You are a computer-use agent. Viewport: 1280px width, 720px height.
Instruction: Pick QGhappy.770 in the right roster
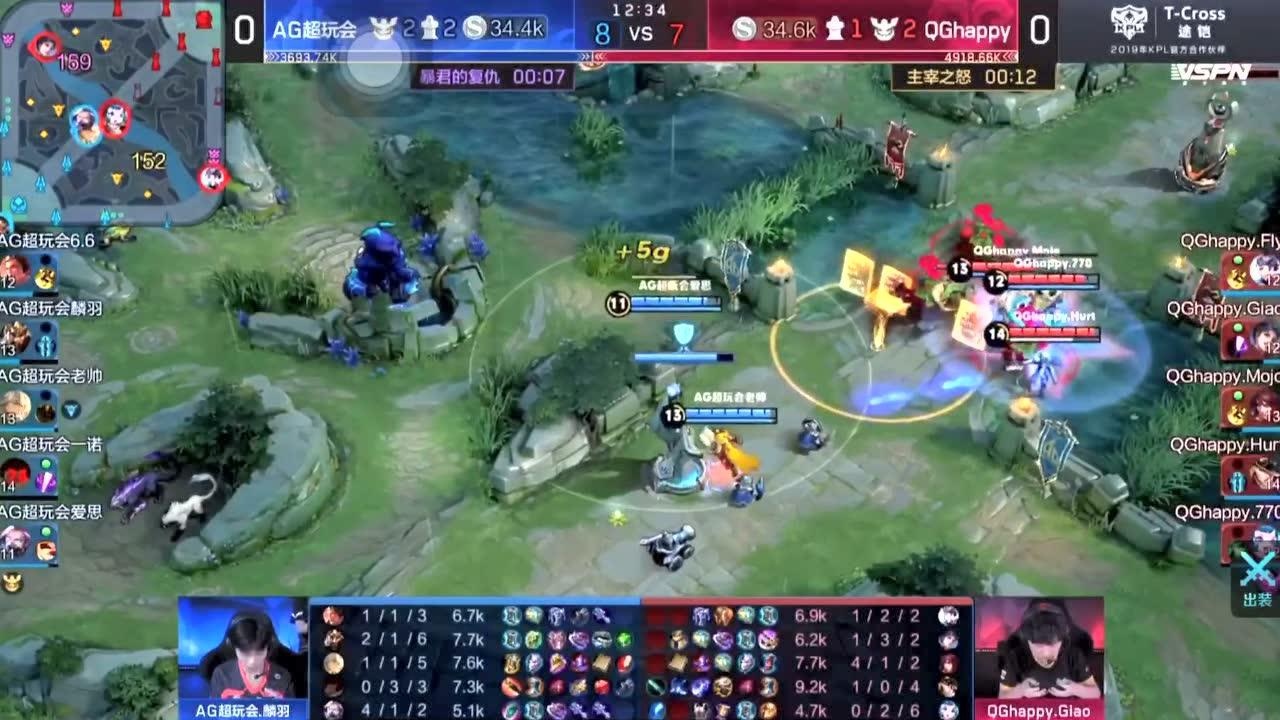pos(1264,541)
